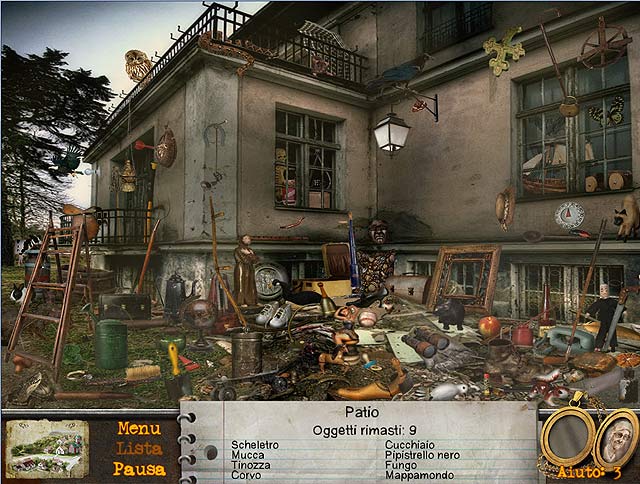
Task: Select Corvo in the object list
Action: 246,476
